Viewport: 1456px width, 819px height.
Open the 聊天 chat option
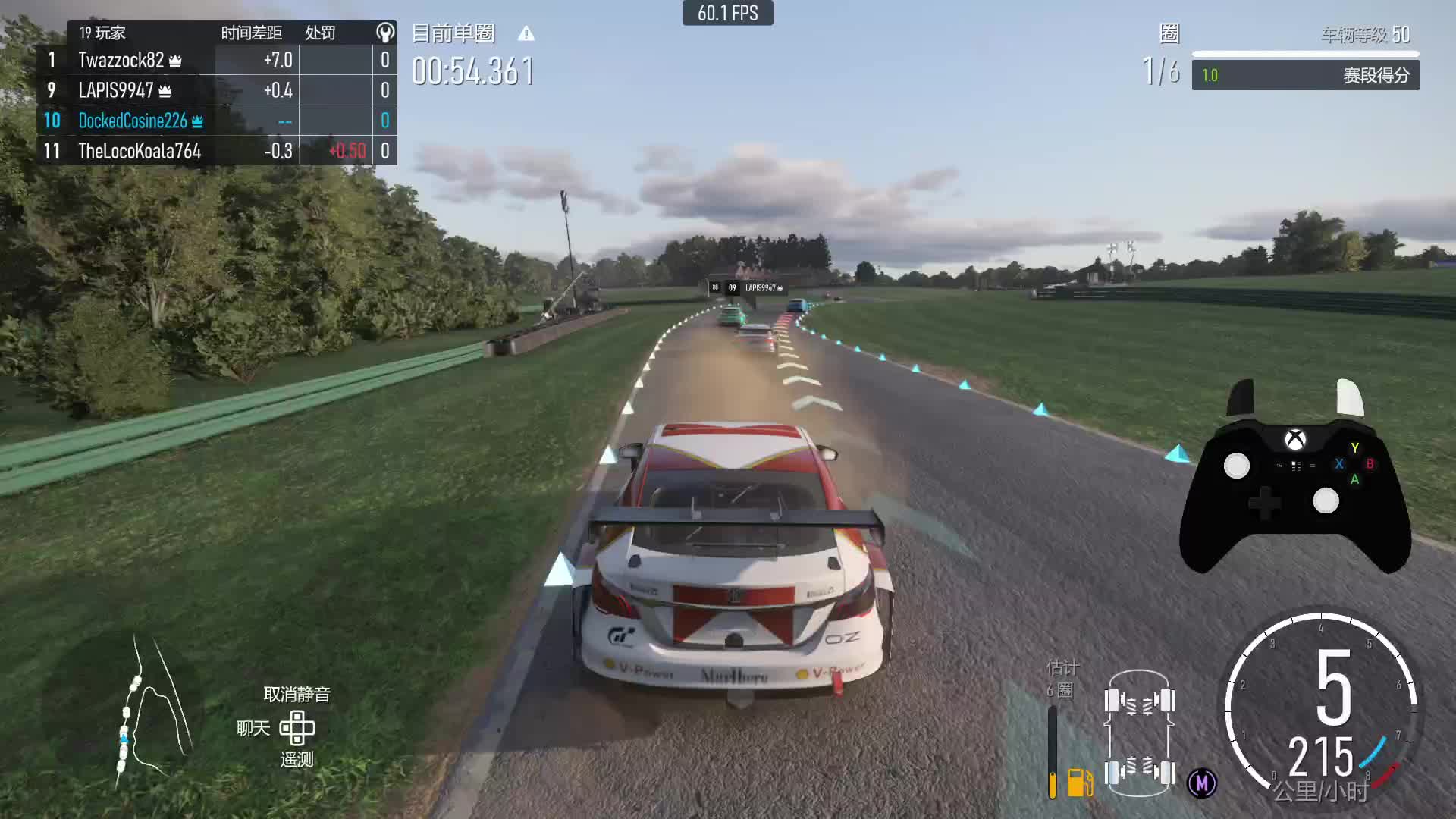[253, 729]
